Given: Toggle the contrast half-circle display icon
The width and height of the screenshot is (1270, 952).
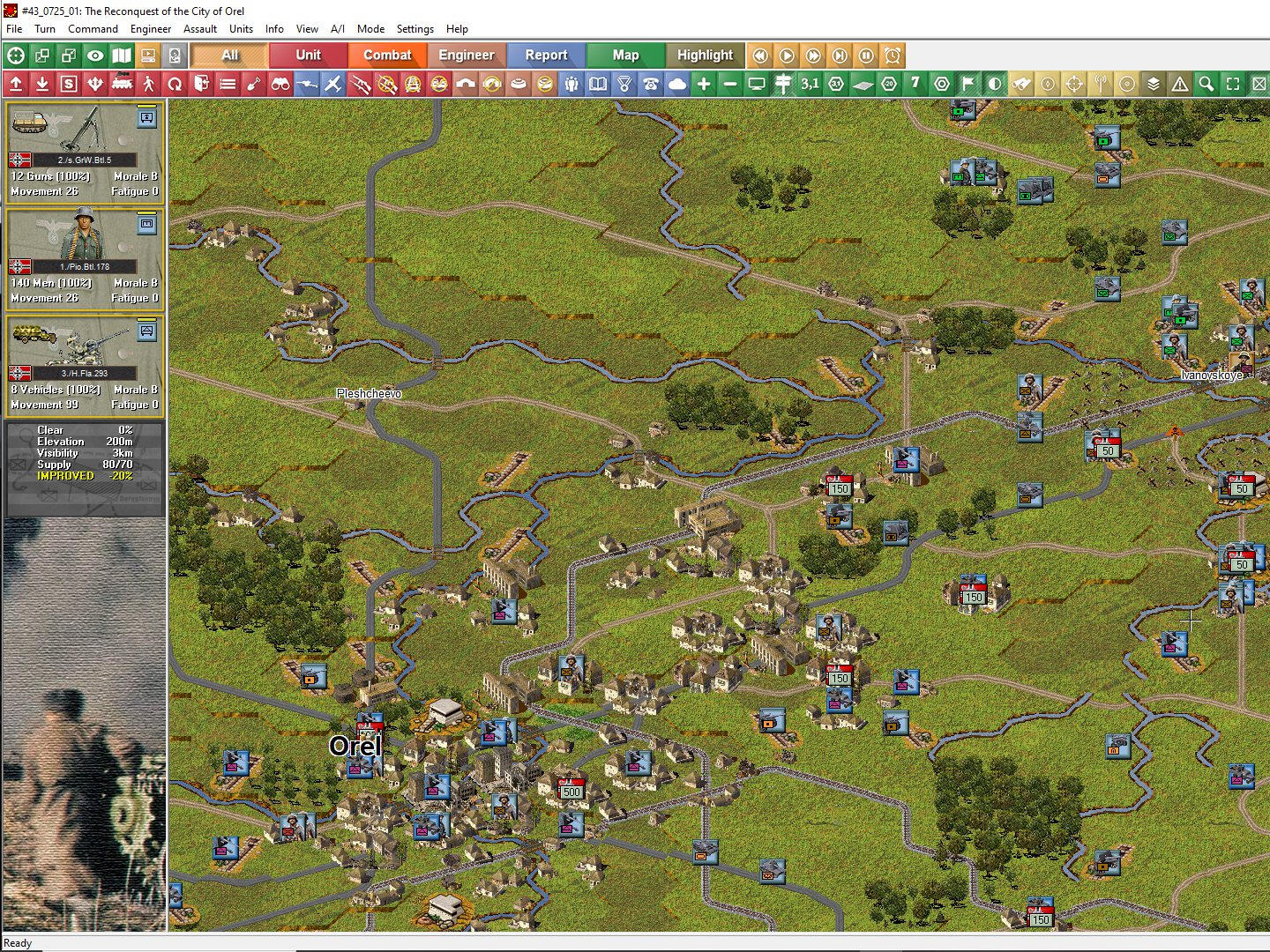Looking at the screenshot, I should (993, 85).
